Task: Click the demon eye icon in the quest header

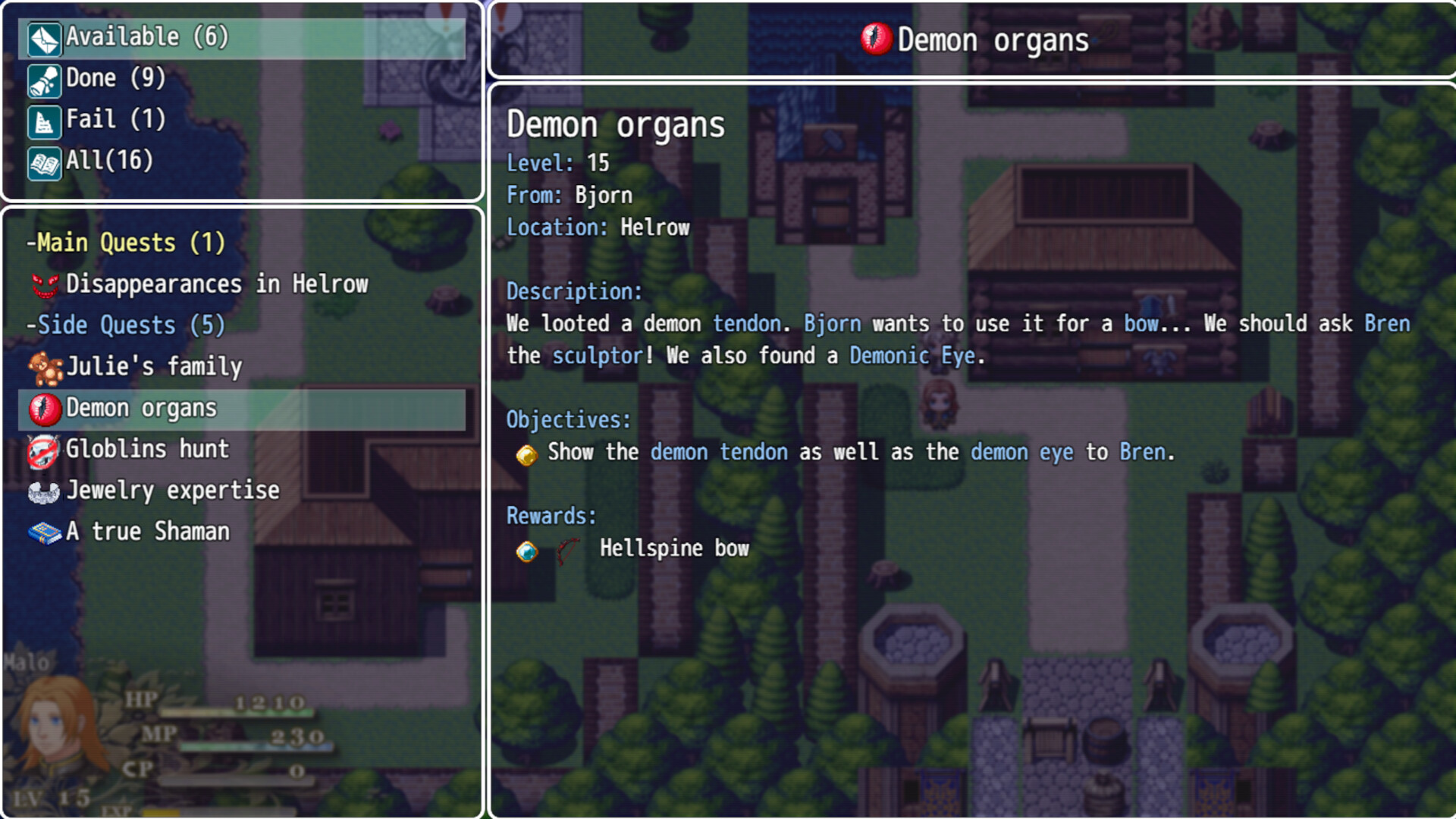Action: [876, 39]
